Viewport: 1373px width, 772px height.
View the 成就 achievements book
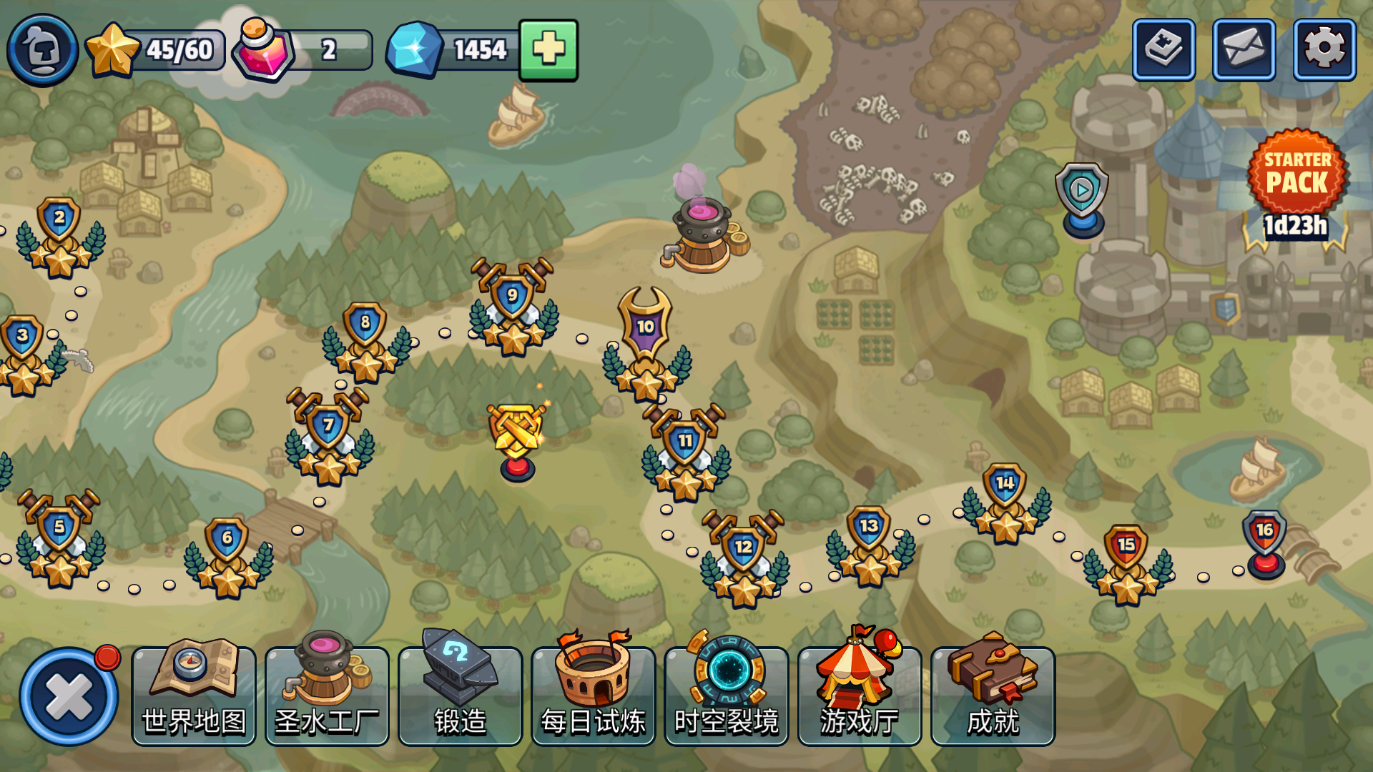click(x=992, y=695)
